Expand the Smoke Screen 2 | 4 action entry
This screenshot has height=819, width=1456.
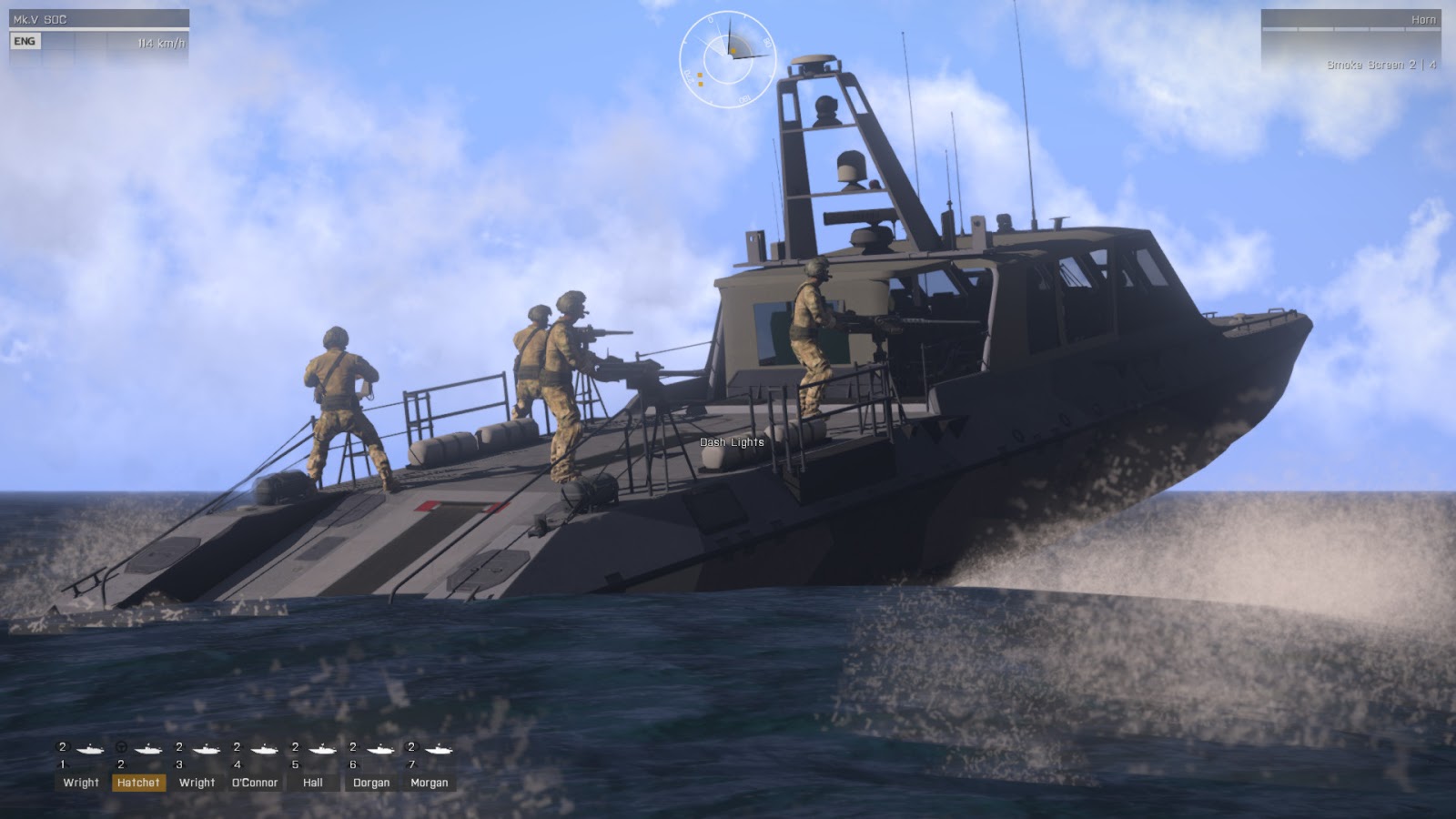coord(1382,65)
